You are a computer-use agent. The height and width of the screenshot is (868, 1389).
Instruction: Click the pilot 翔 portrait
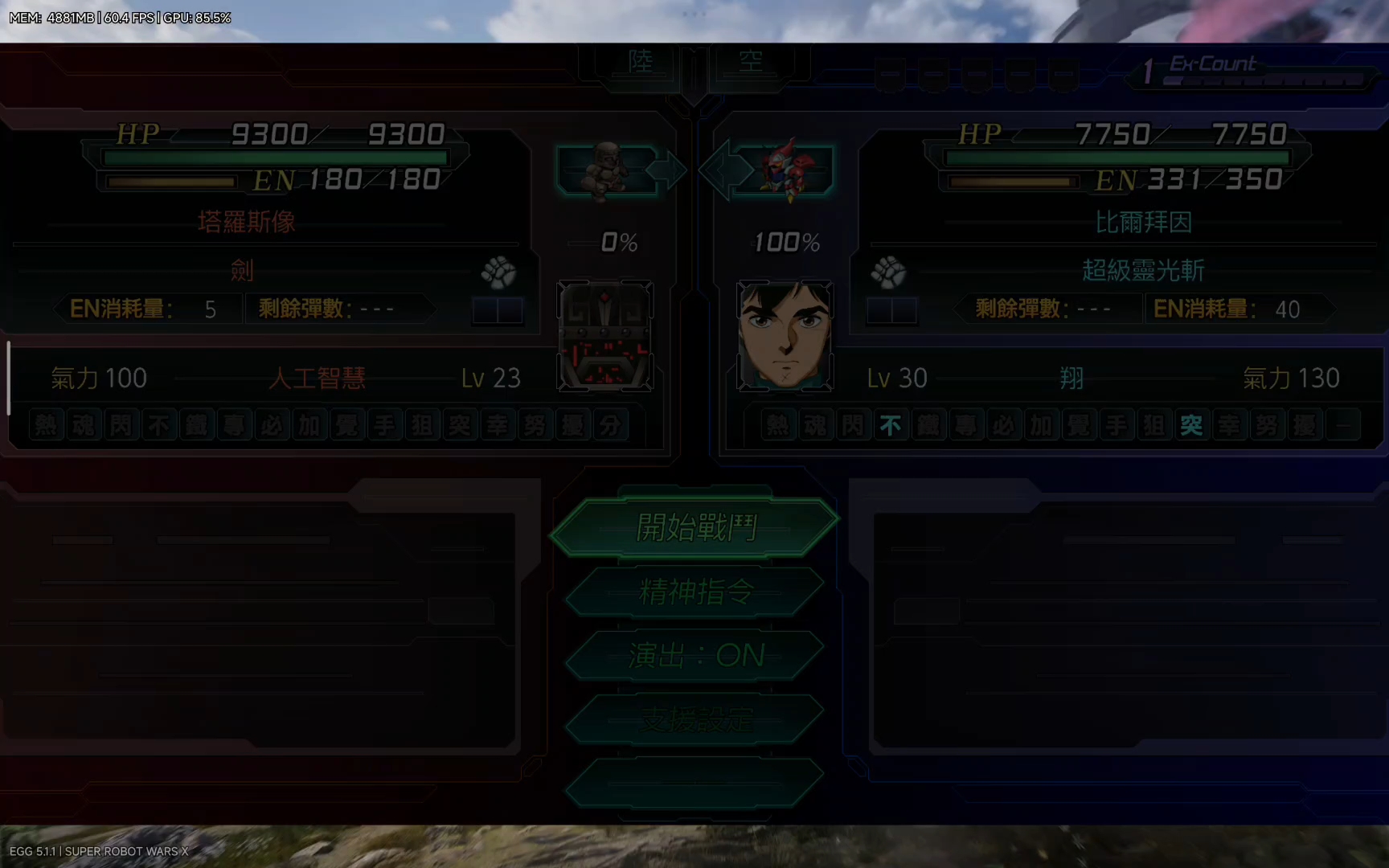point(785,335)
